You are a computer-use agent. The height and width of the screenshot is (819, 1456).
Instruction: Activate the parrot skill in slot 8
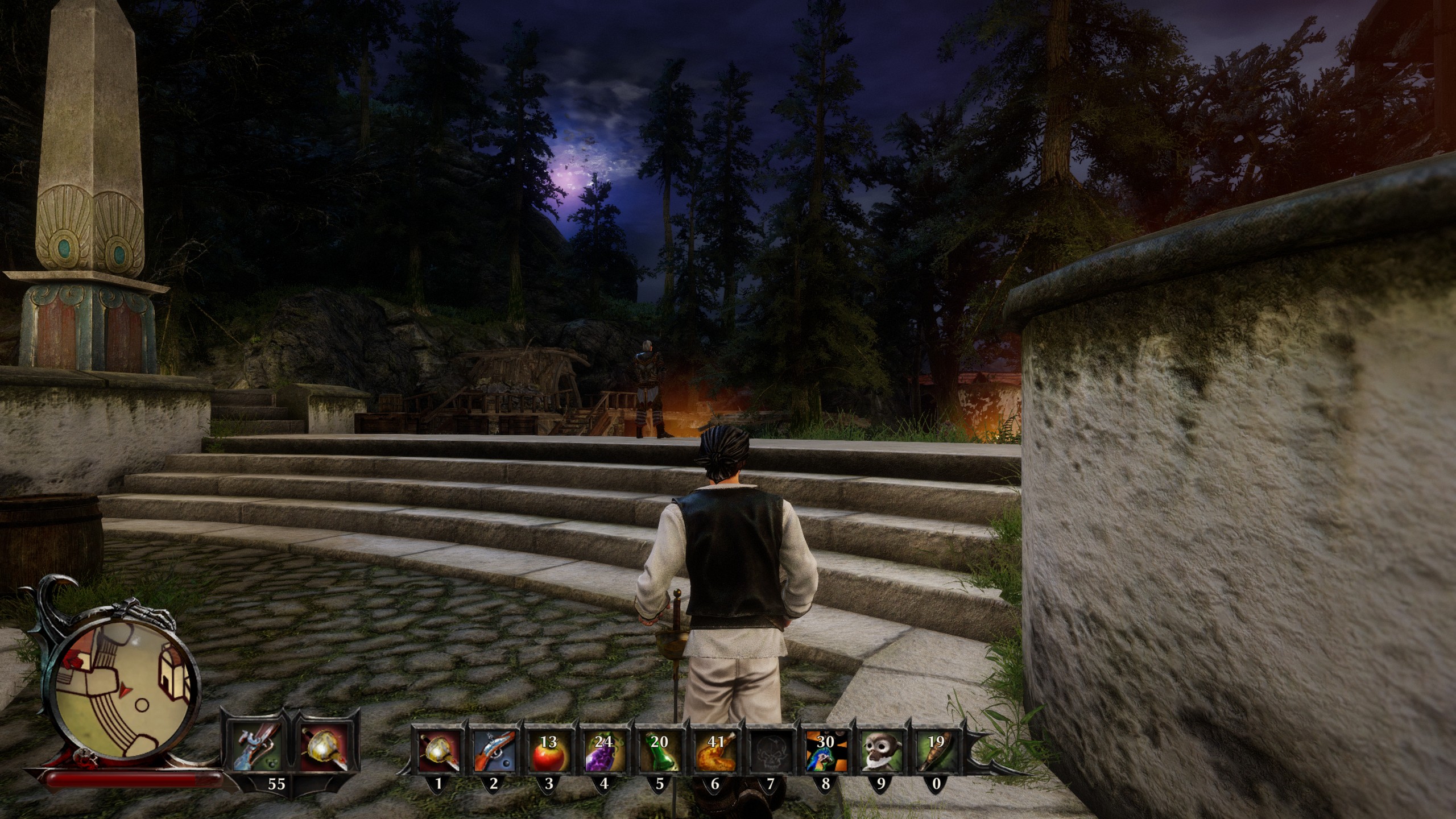(825, 751)
